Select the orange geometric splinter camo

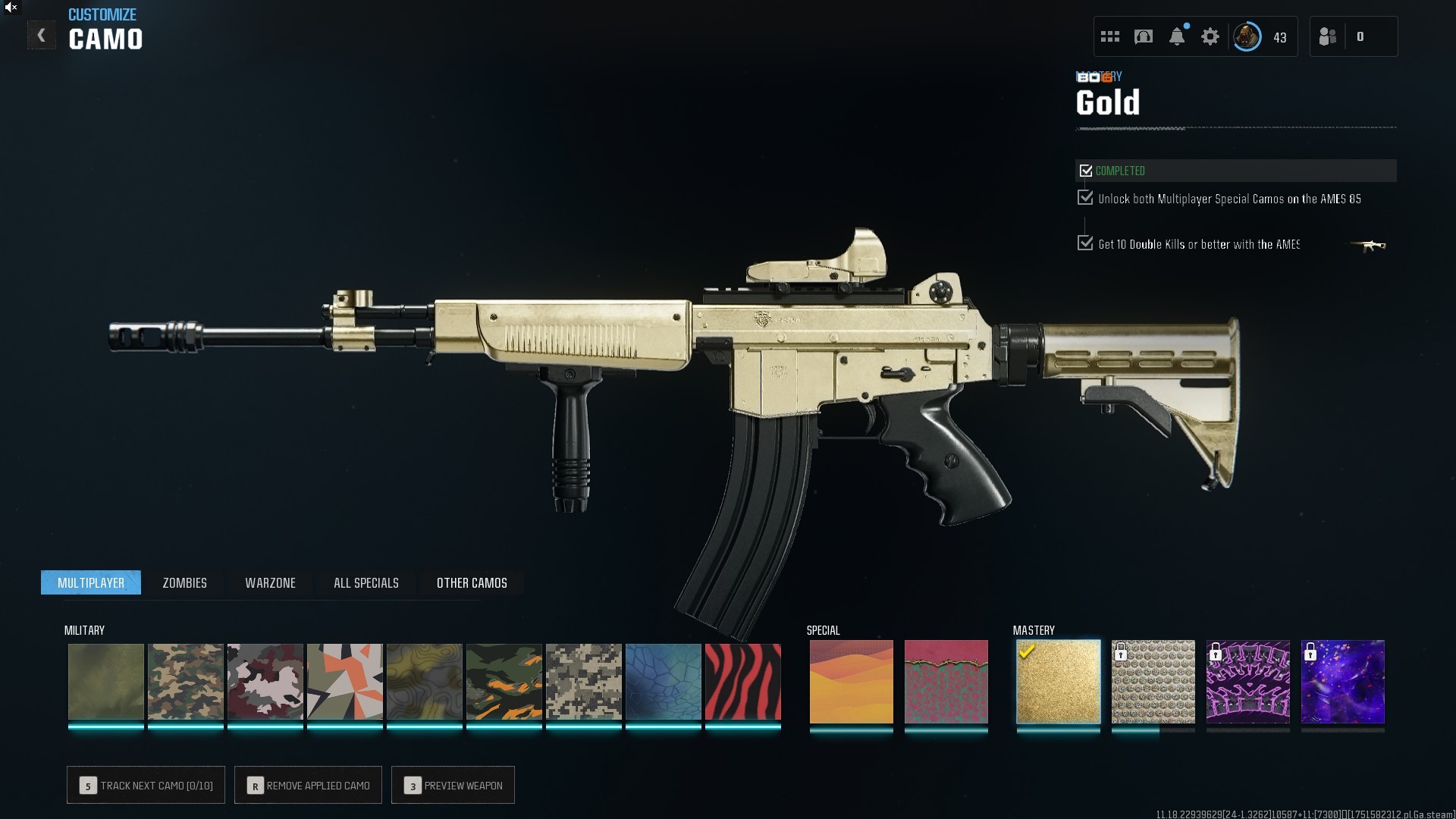344,682
